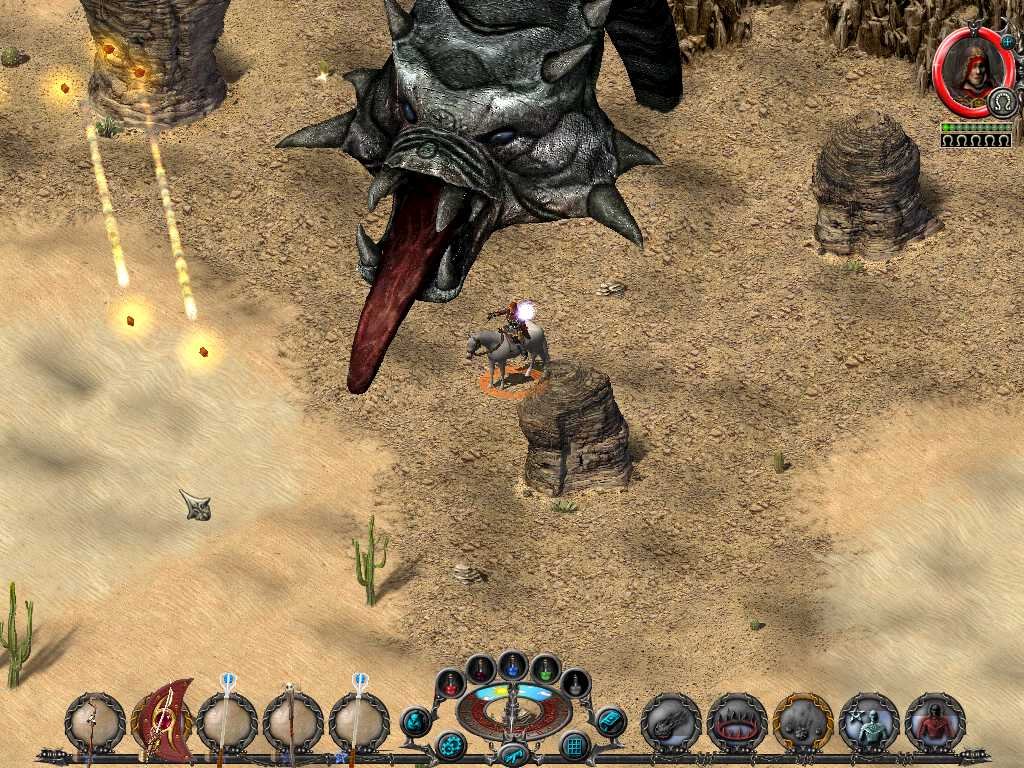Click the day-night compass dial

tap(513, 708)
